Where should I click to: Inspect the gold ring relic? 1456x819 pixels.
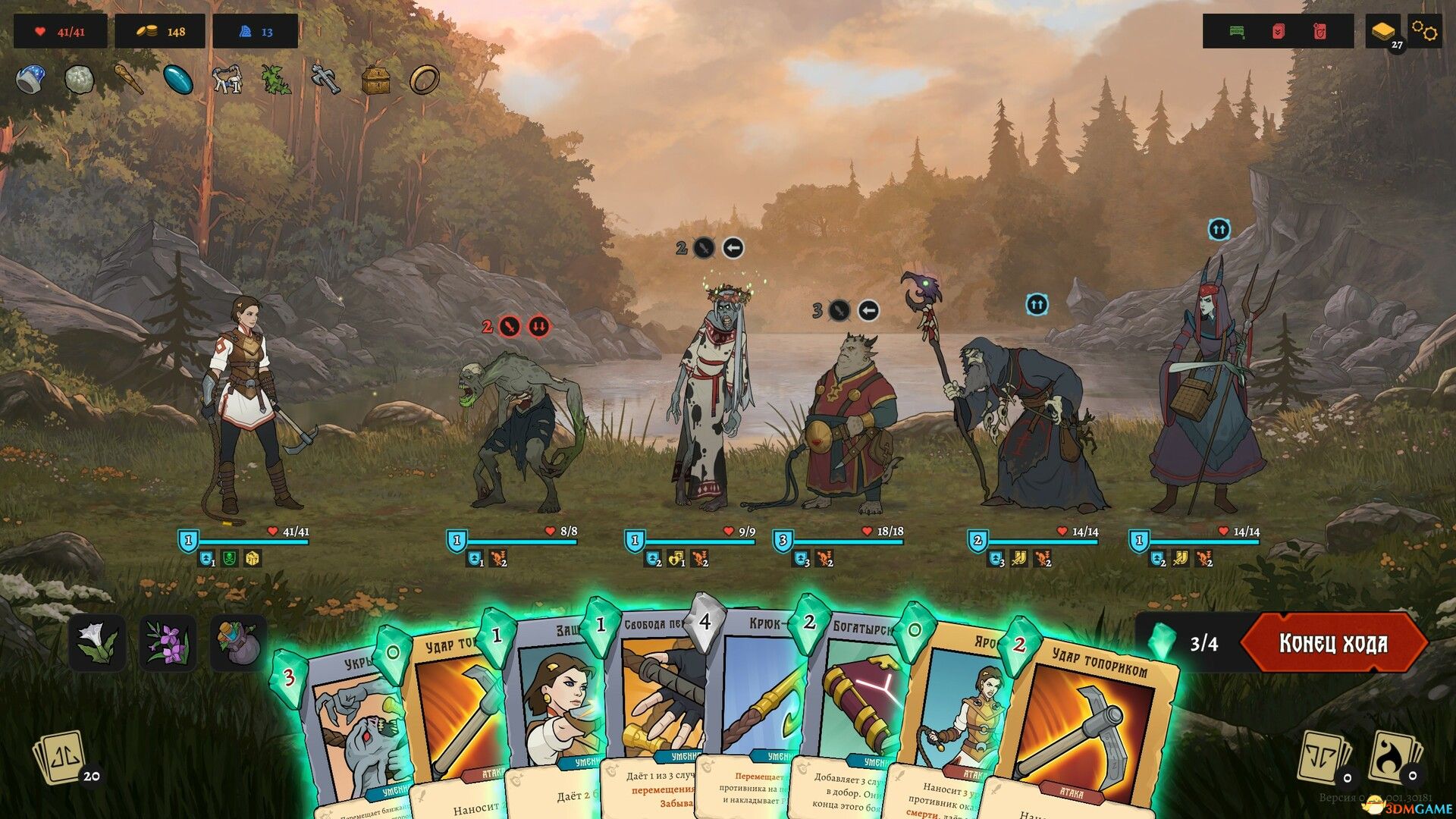[x=424, y=79]
